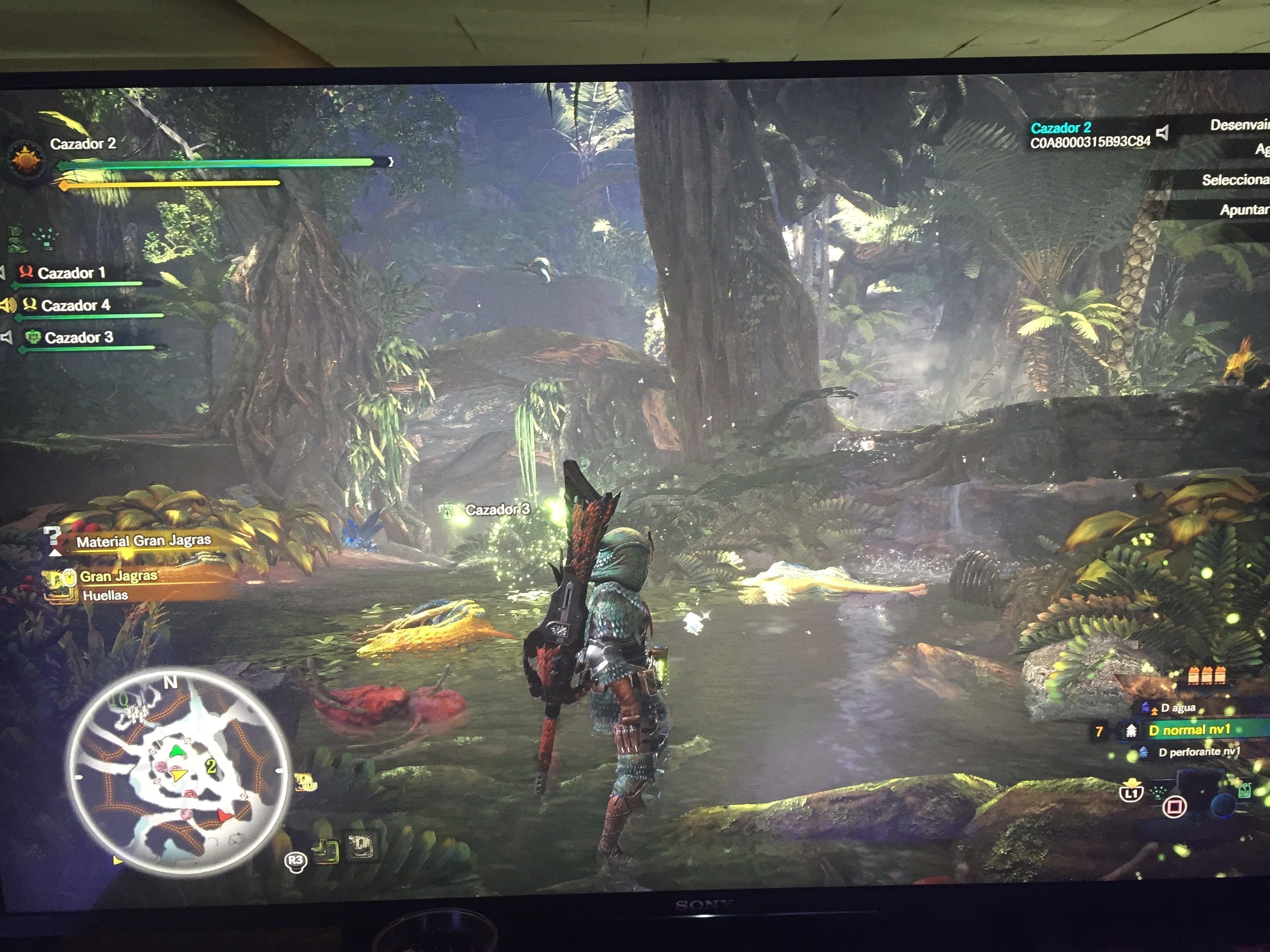Click the Cazador 2 player ID panel
Viewport: 1270px width, 952px height.
click(x=1089, y=135)
